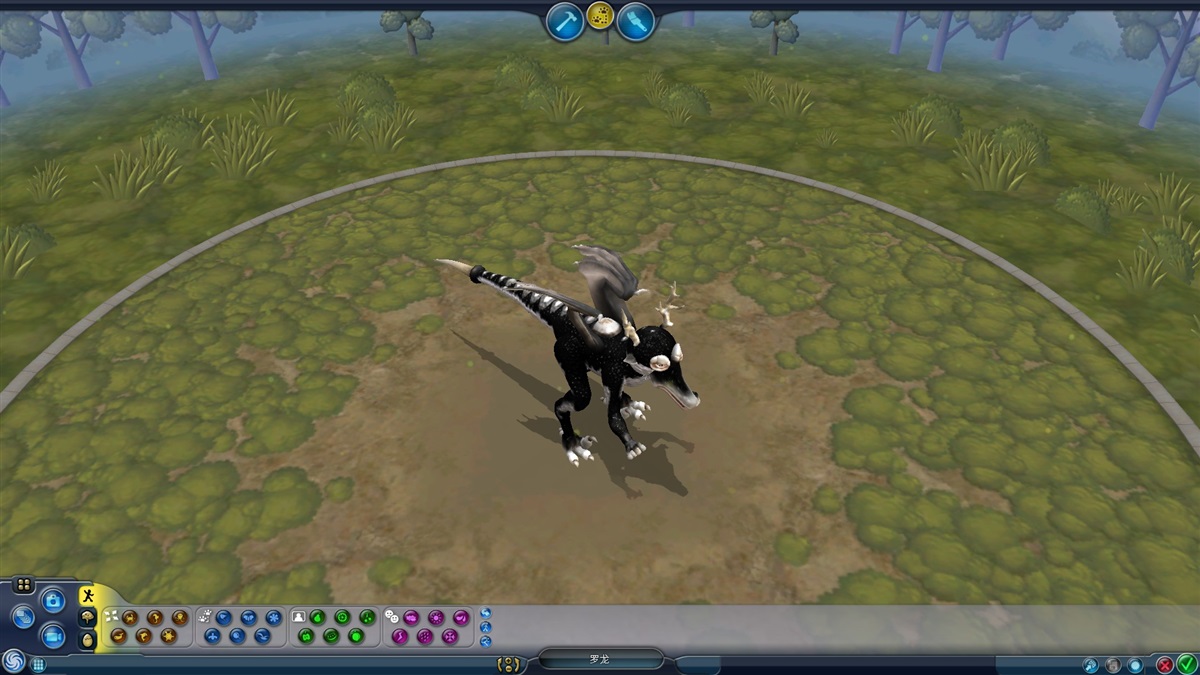The image size is (1200, 675).
Task: Click the creature name field 罗龙
Action: [x=600, y=660]
